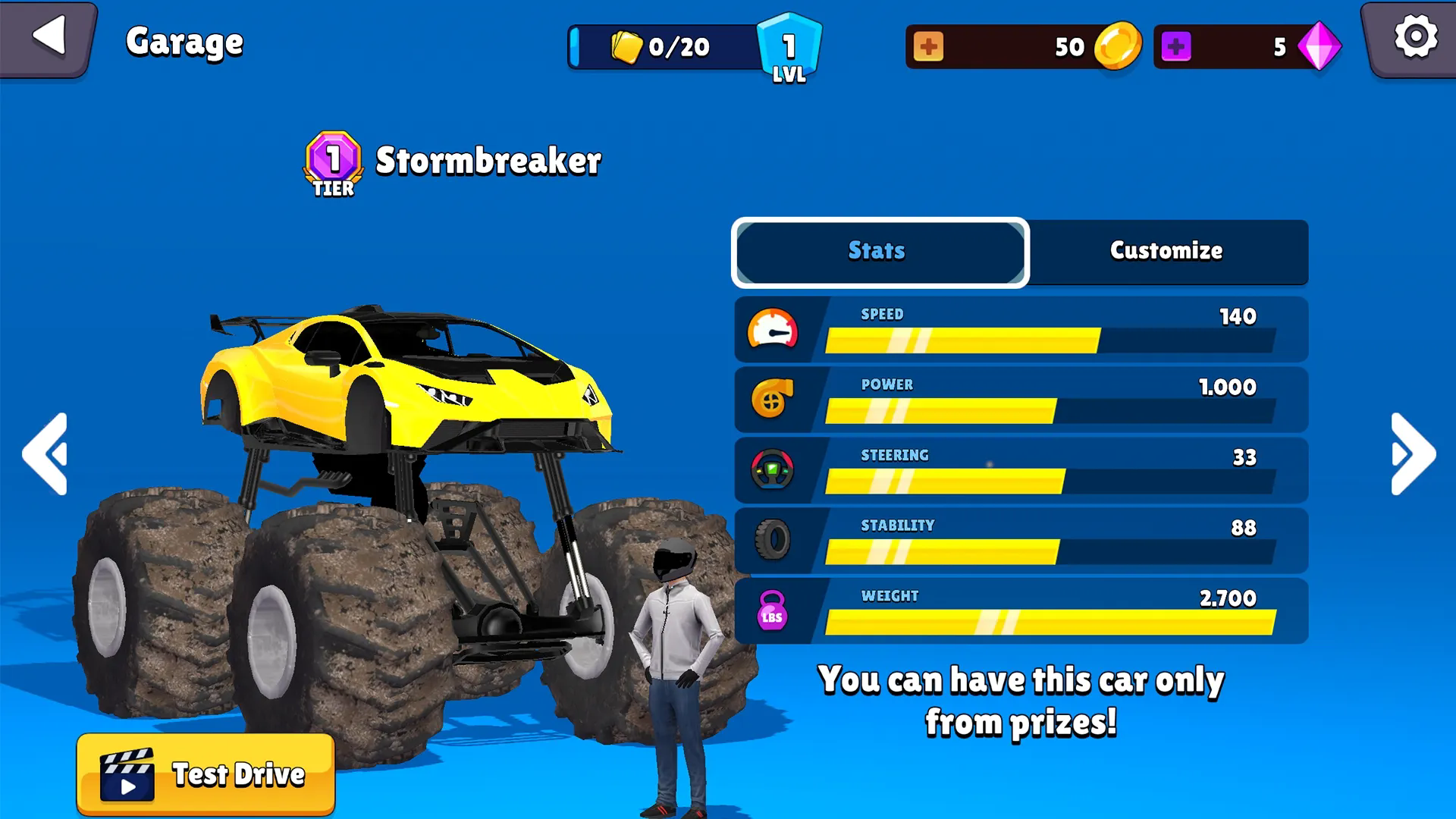Start a Test Drive
The height and width of the screenshot is (819, 1456).
point(206,774)
